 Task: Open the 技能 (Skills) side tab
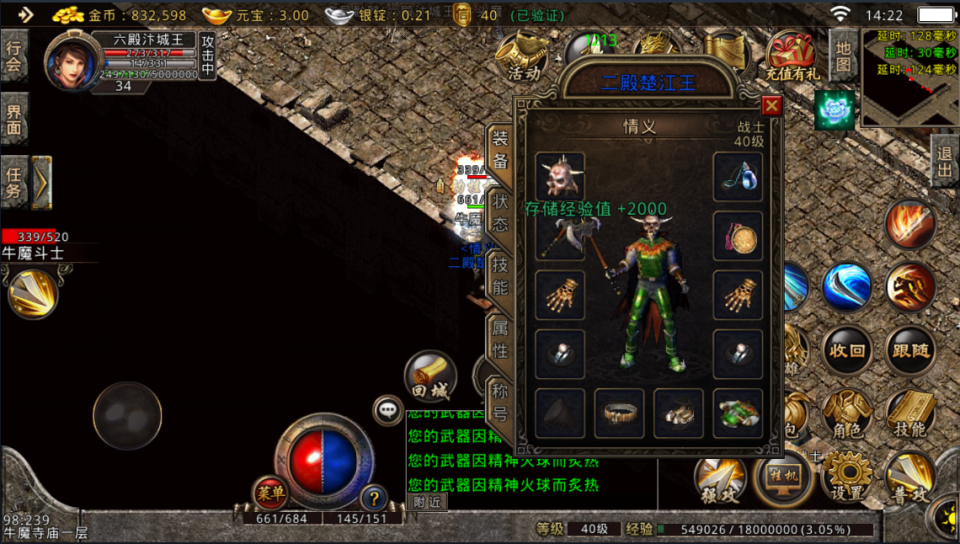coord(500,273)
